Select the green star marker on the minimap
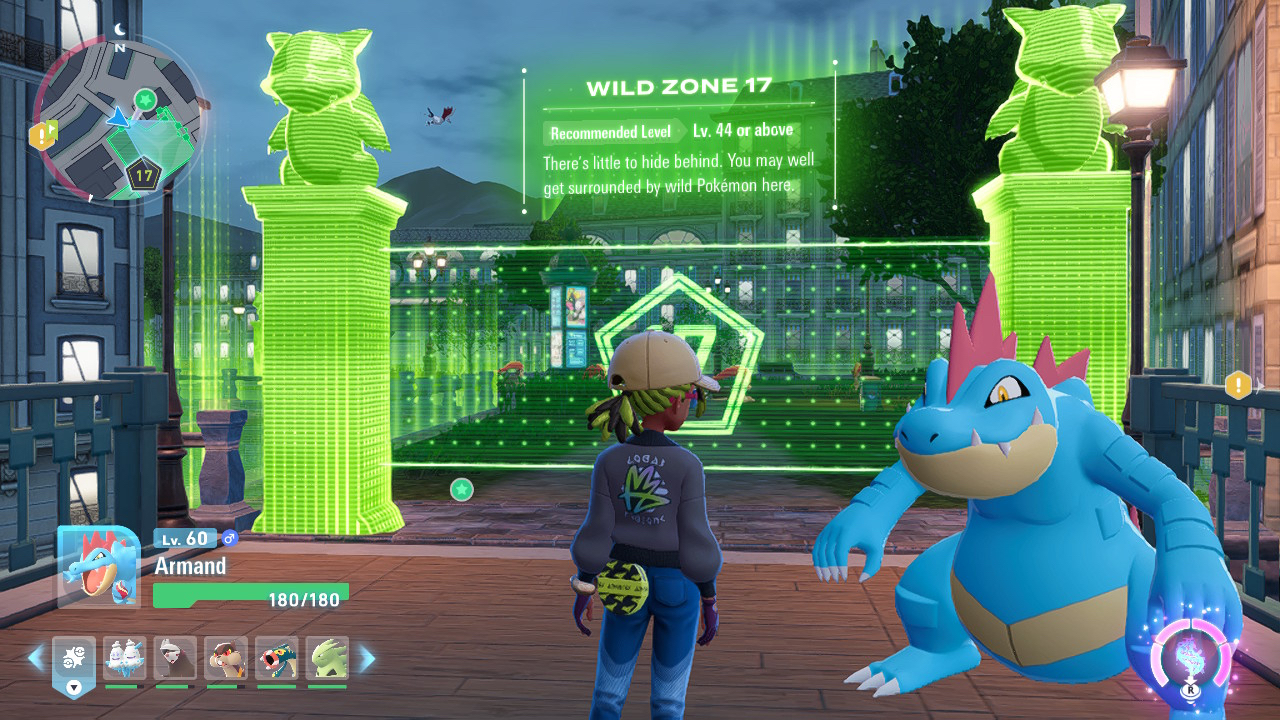Image resolution: width=1280 pixels, height=720 pixels. (x=146, y=99)
